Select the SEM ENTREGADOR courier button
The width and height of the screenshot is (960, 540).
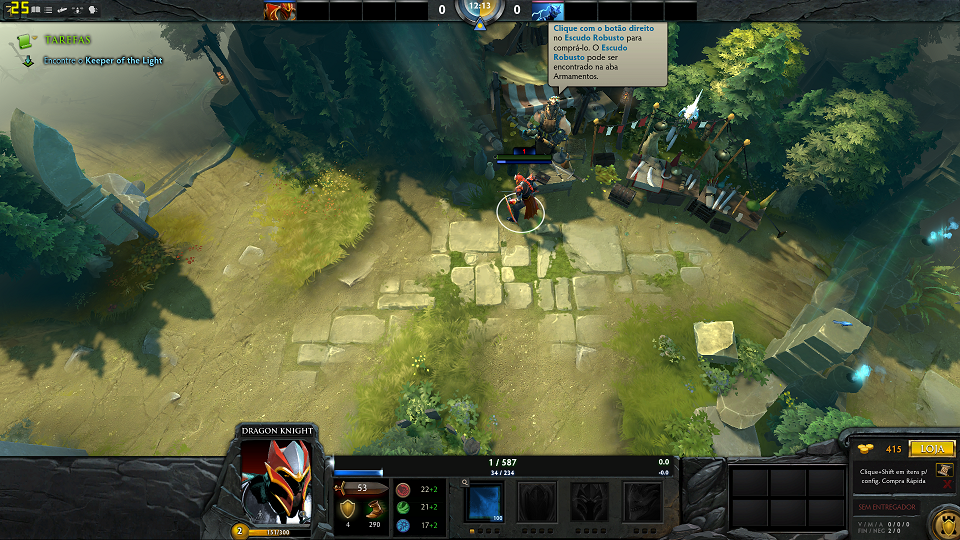tap(886, 507)
